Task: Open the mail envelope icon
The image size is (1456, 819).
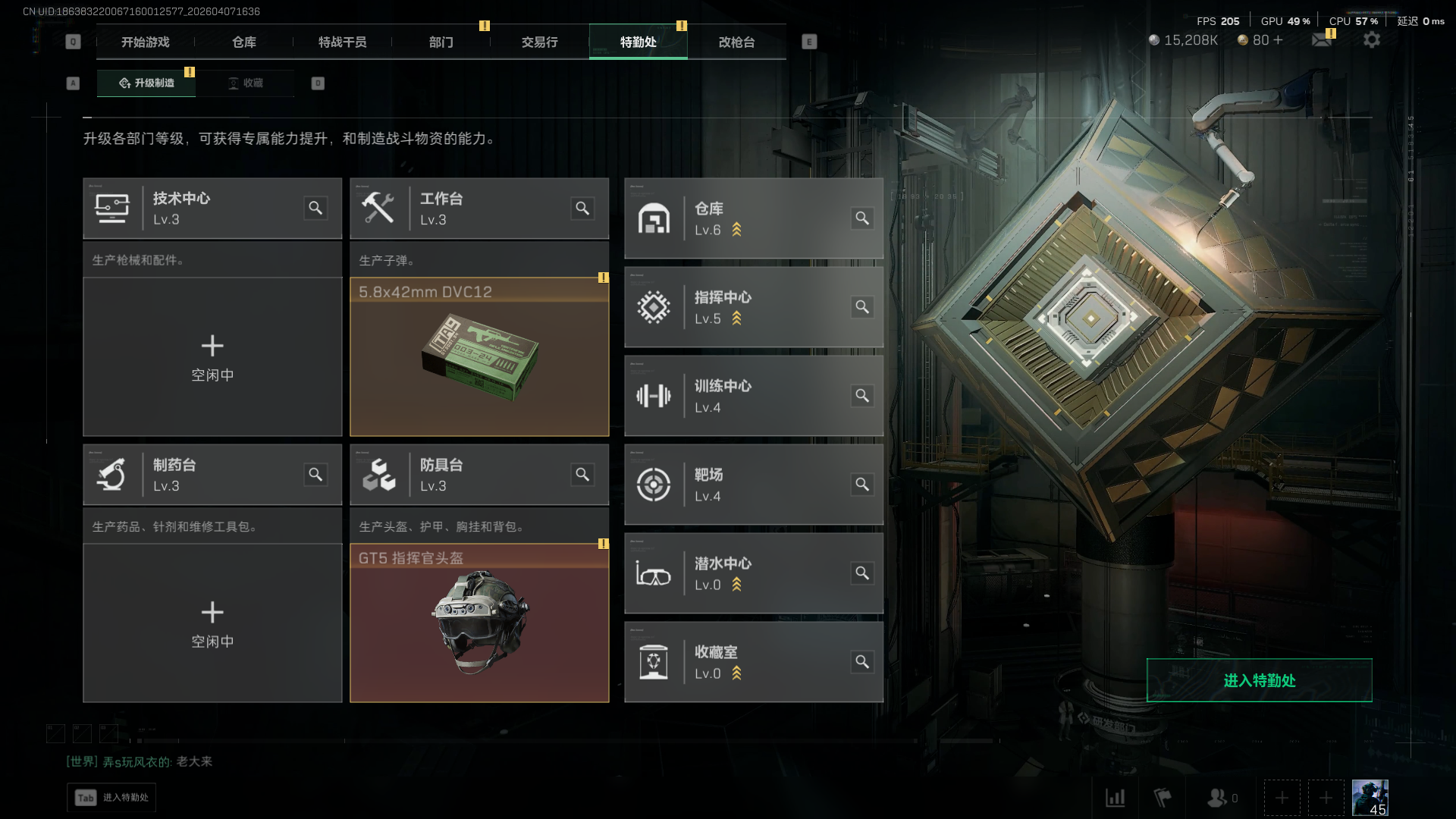Action: click(x=1322, y=40)
